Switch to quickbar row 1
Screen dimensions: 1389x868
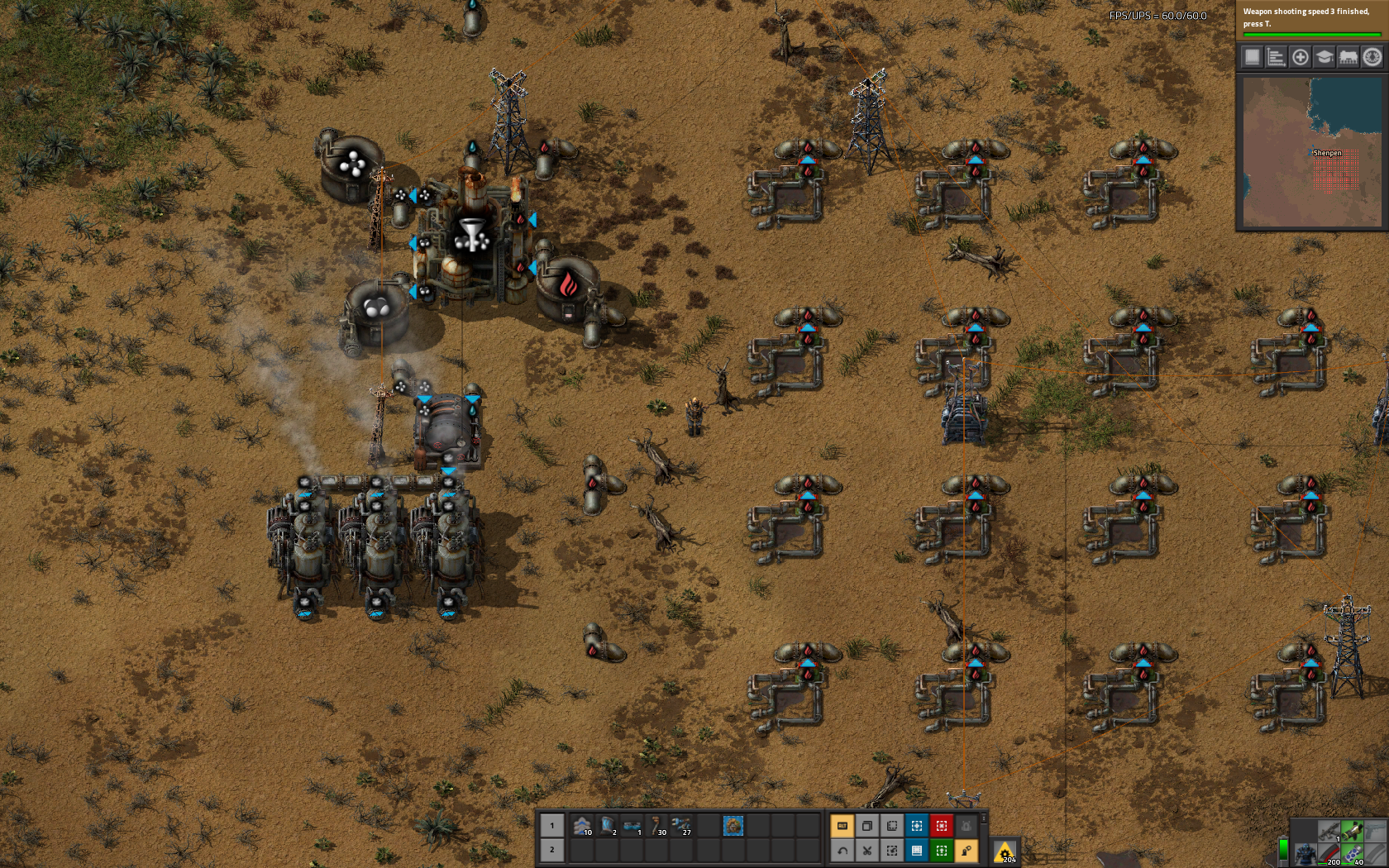[x=552, y=826]
